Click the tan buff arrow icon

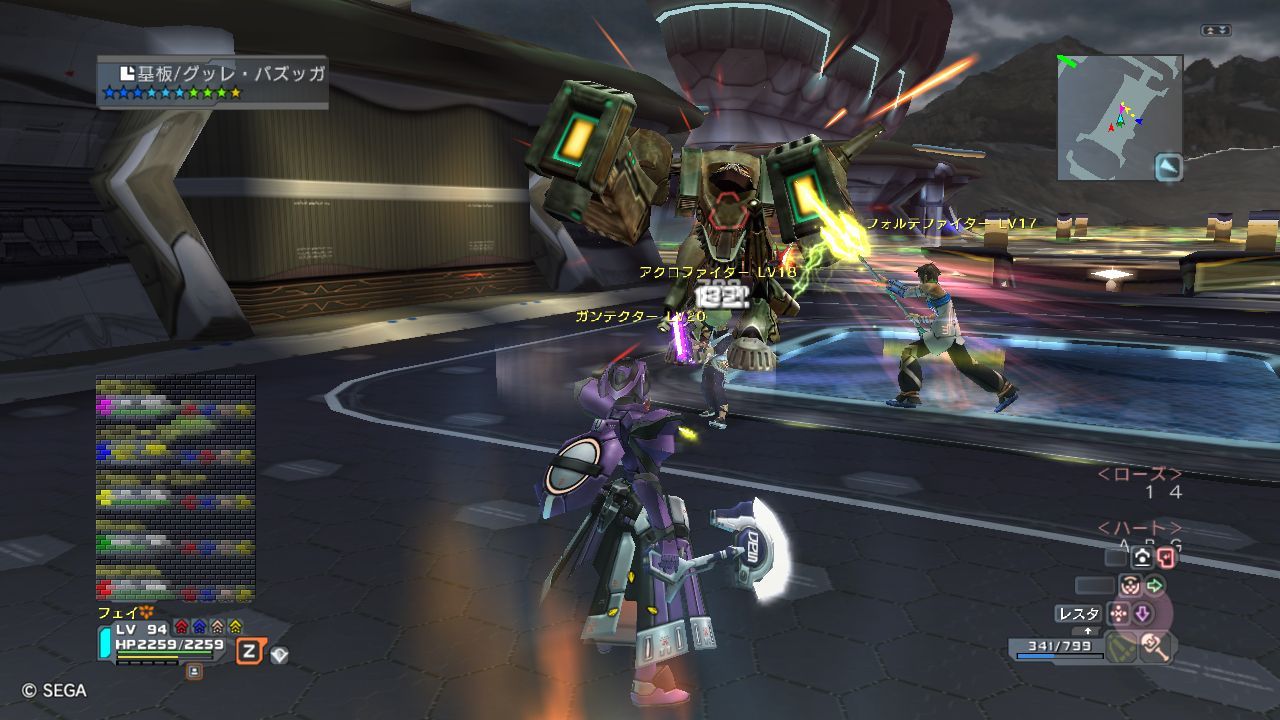(x=217, y=626)
